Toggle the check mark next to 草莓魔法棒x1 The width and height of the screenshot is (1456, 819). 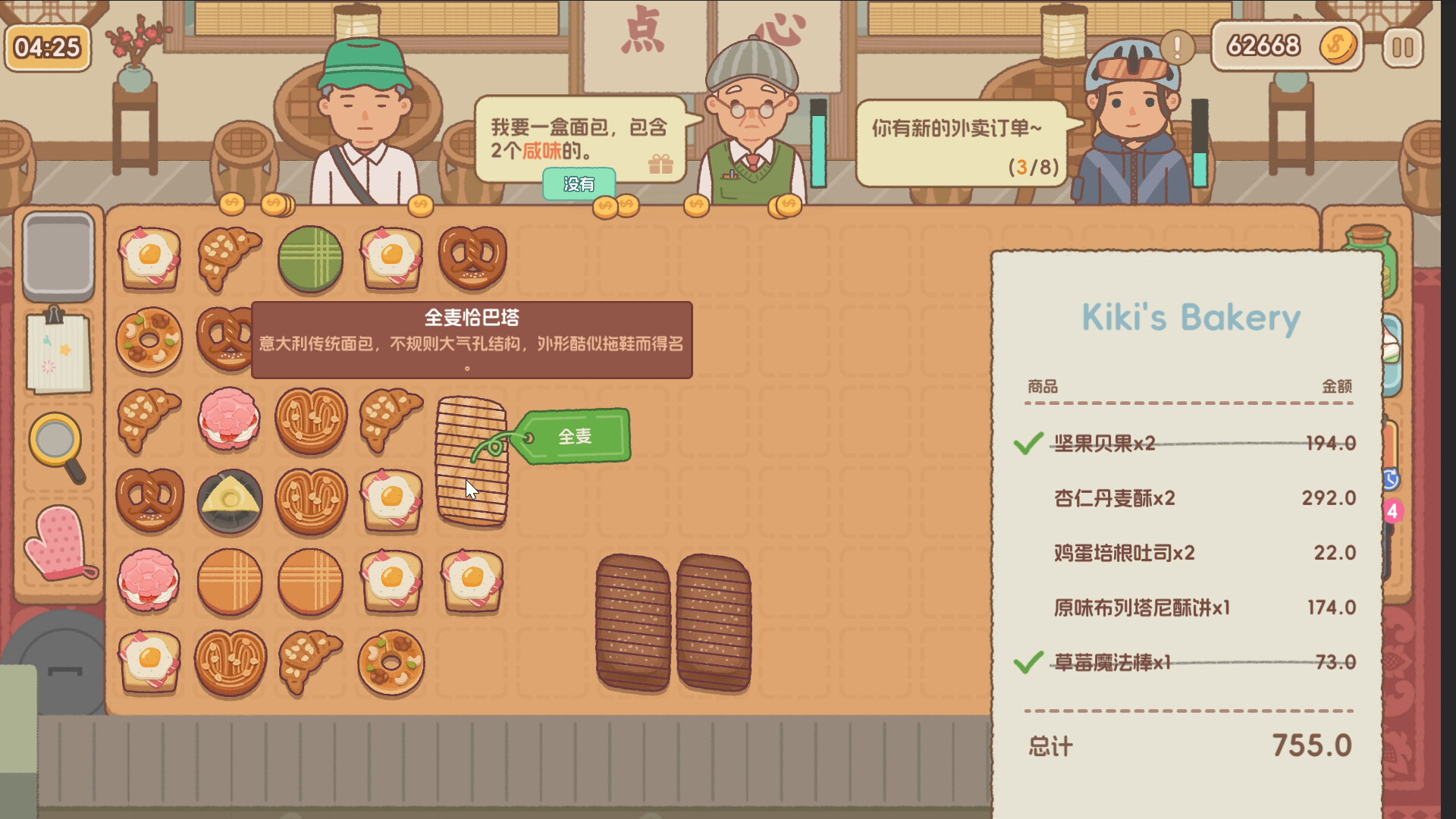(1028, 664)
